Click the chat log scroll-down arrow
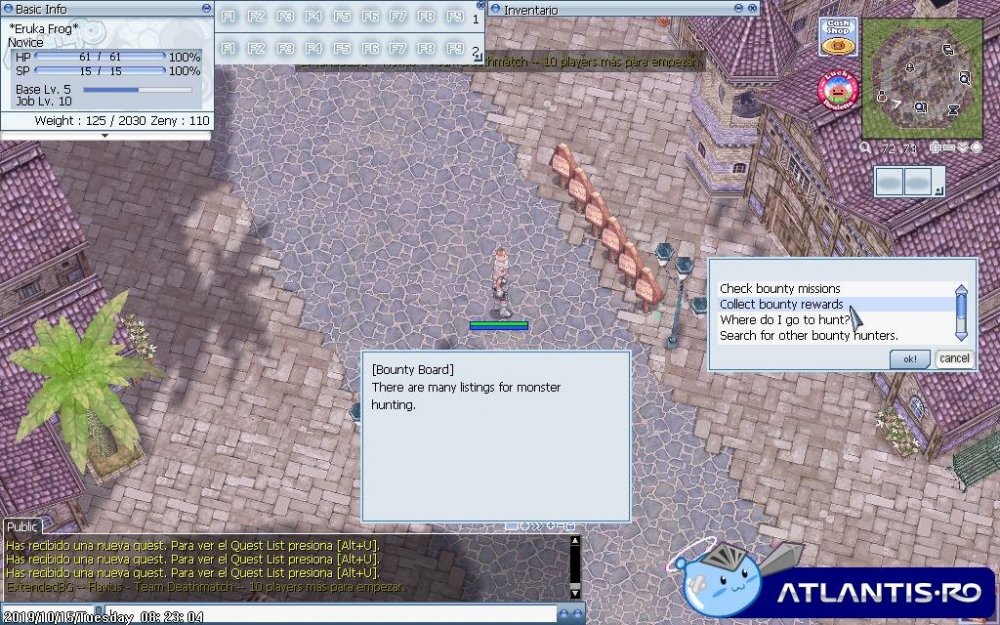 (575, 591)
